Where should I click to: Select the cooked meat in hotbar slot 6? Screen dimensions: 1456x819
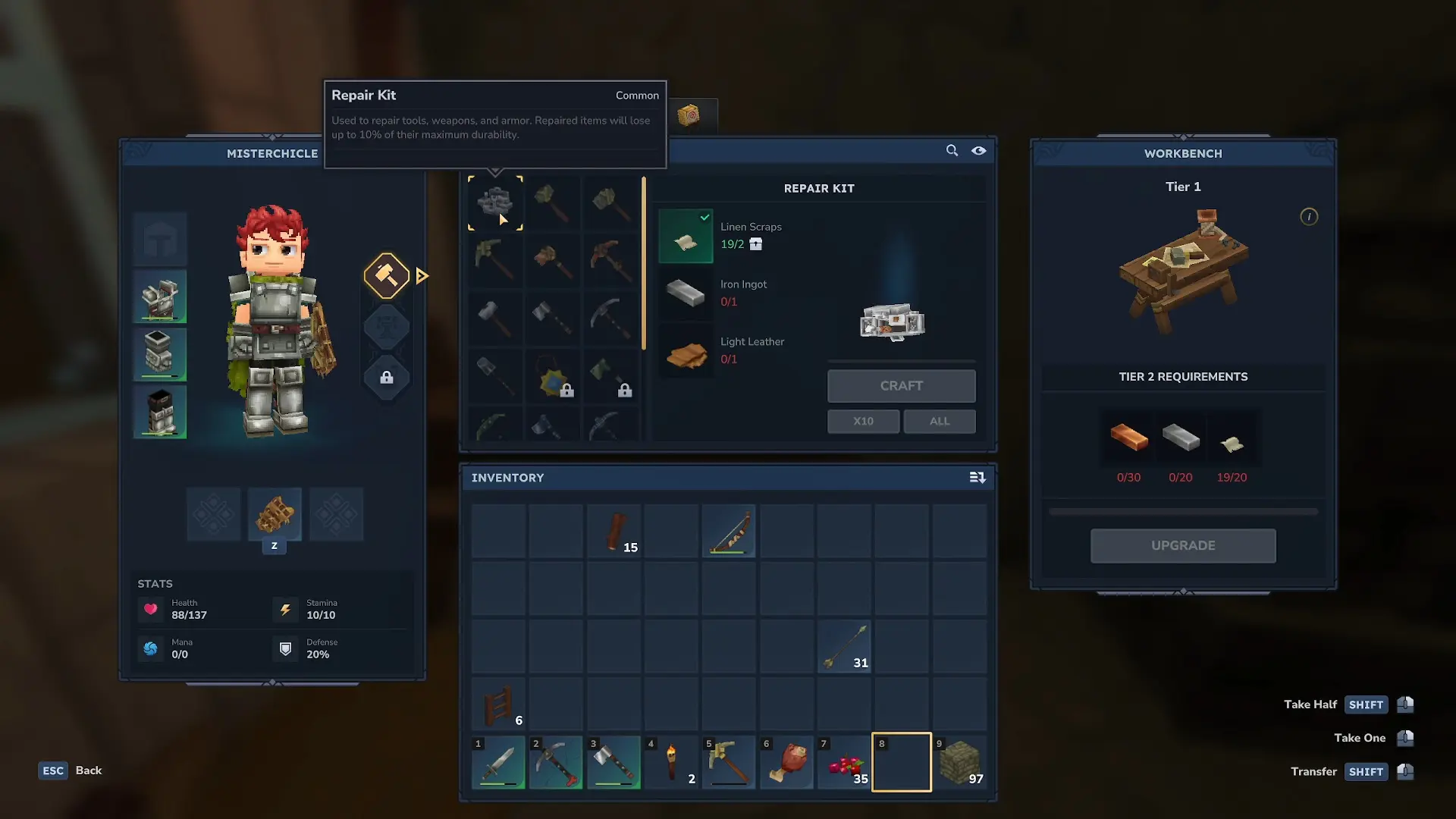pos(786,762)
